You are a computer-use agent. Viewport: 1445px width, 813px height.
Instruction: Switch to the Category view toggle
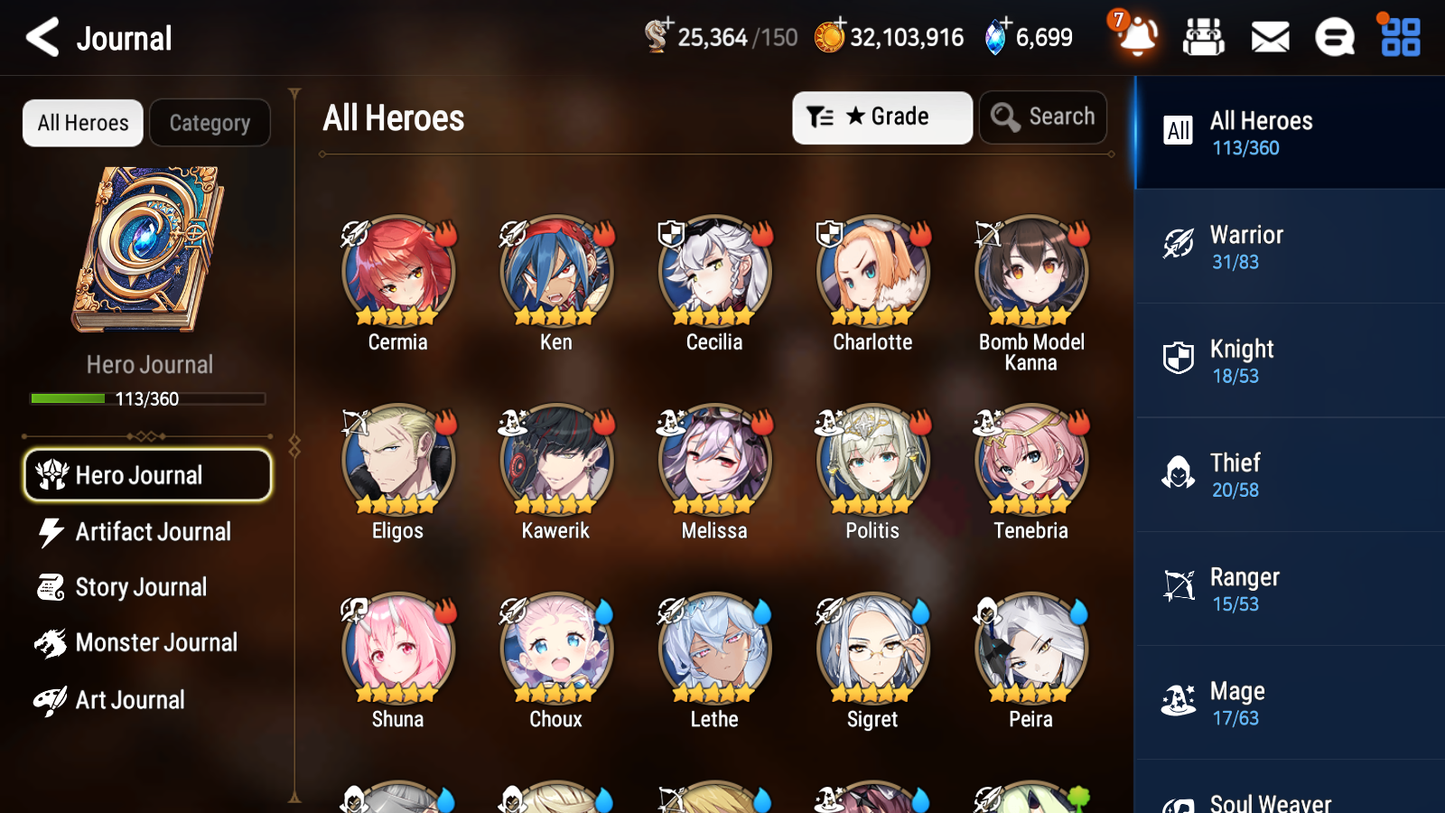click(x=210, y=122)
